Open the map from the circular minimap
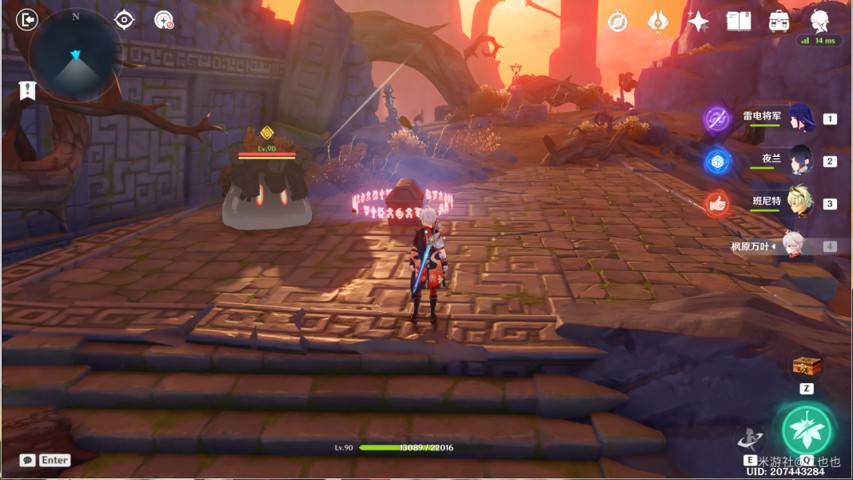The height and width of the screenshot is (480, 853). pos(76,56)
